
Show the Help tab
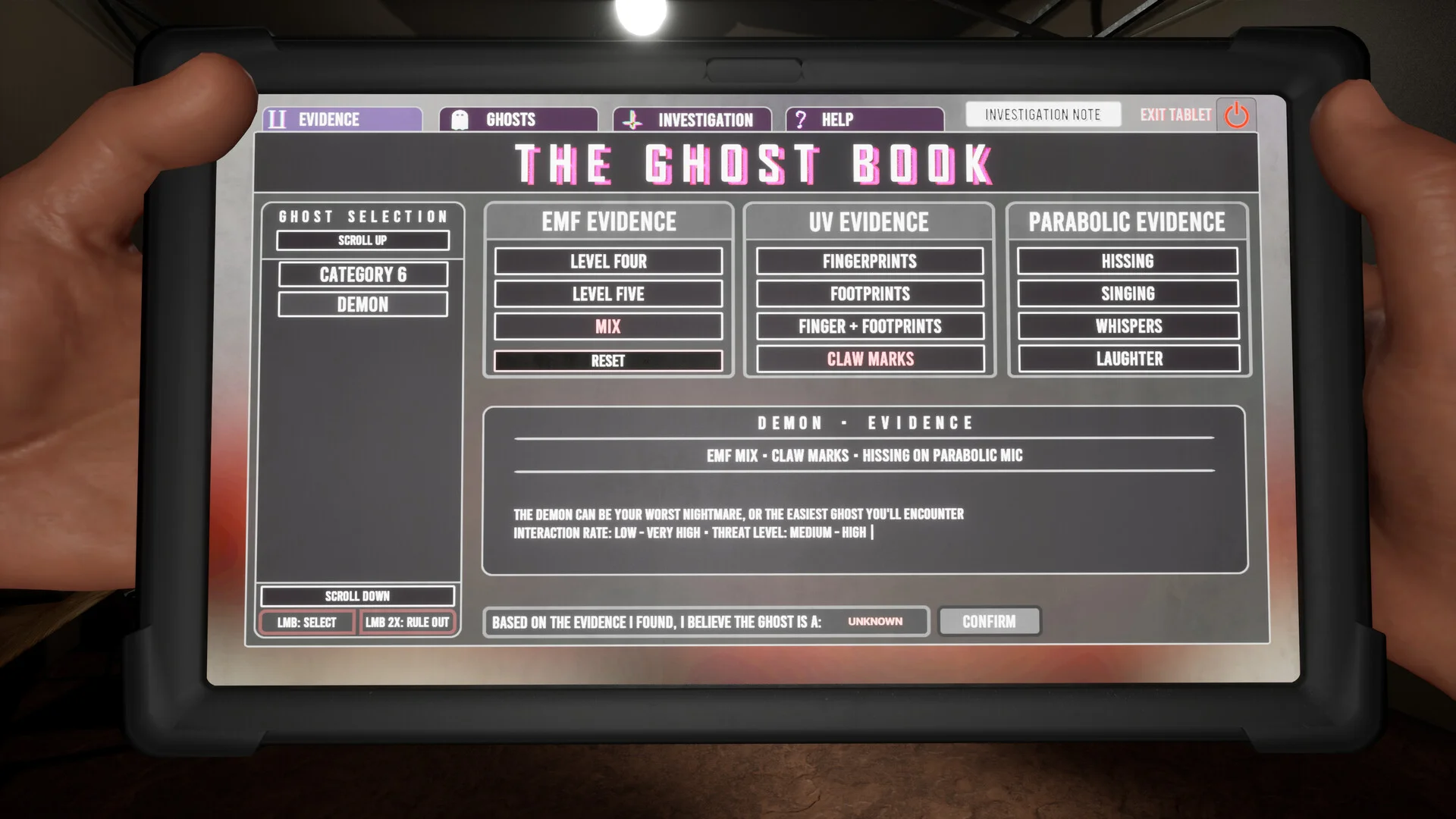tap(864, 120)
